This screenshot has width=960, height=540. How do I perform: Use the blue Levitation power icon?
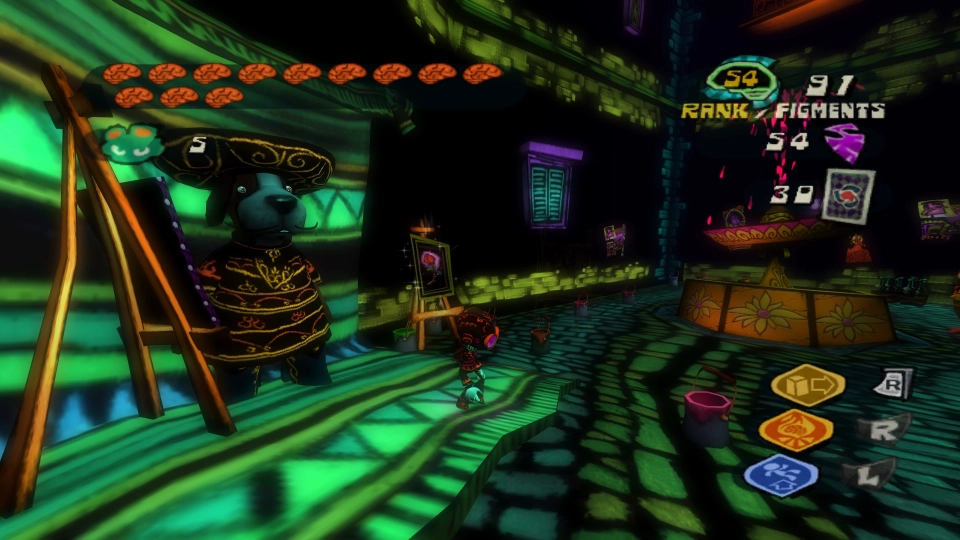pos(781,475)
